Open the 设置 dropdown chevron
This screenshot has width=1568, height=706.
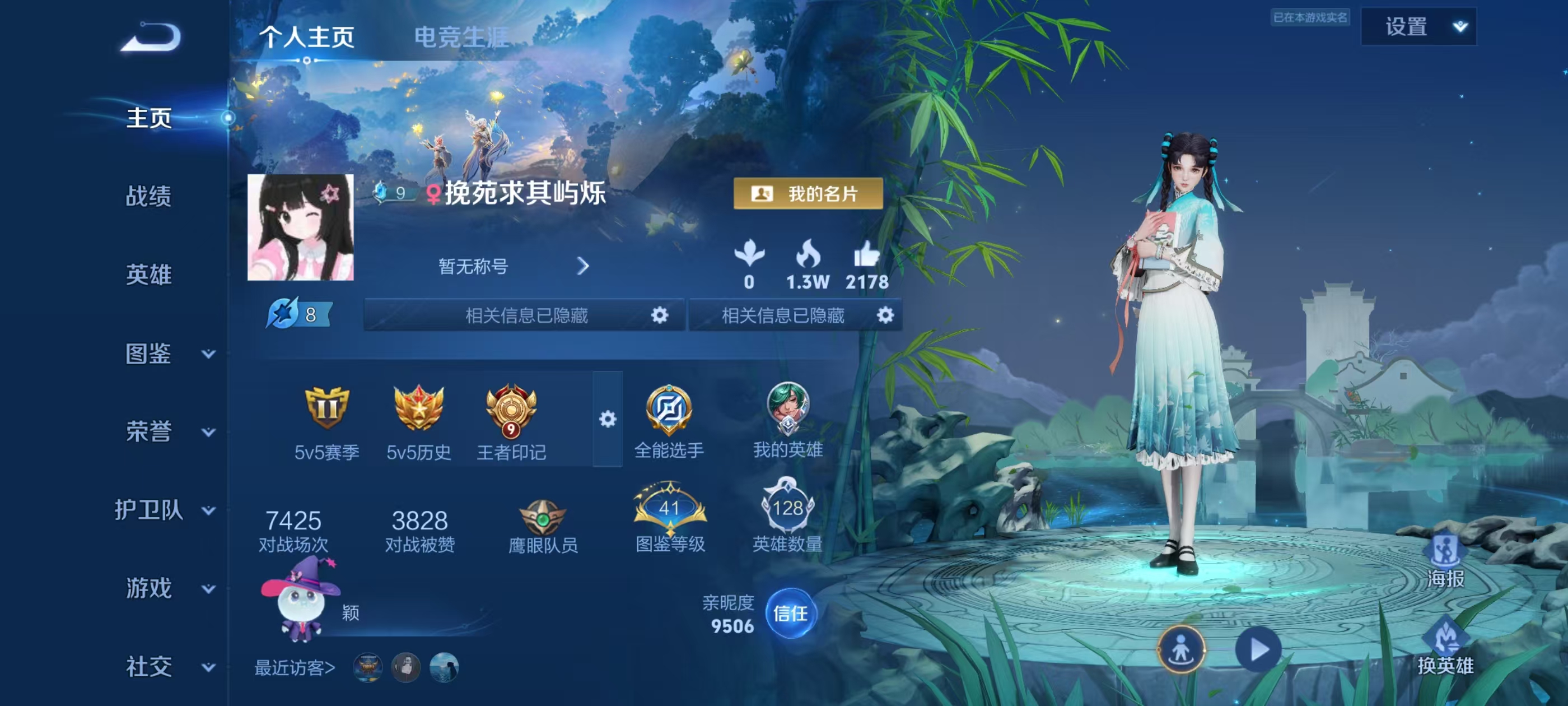1460,27
